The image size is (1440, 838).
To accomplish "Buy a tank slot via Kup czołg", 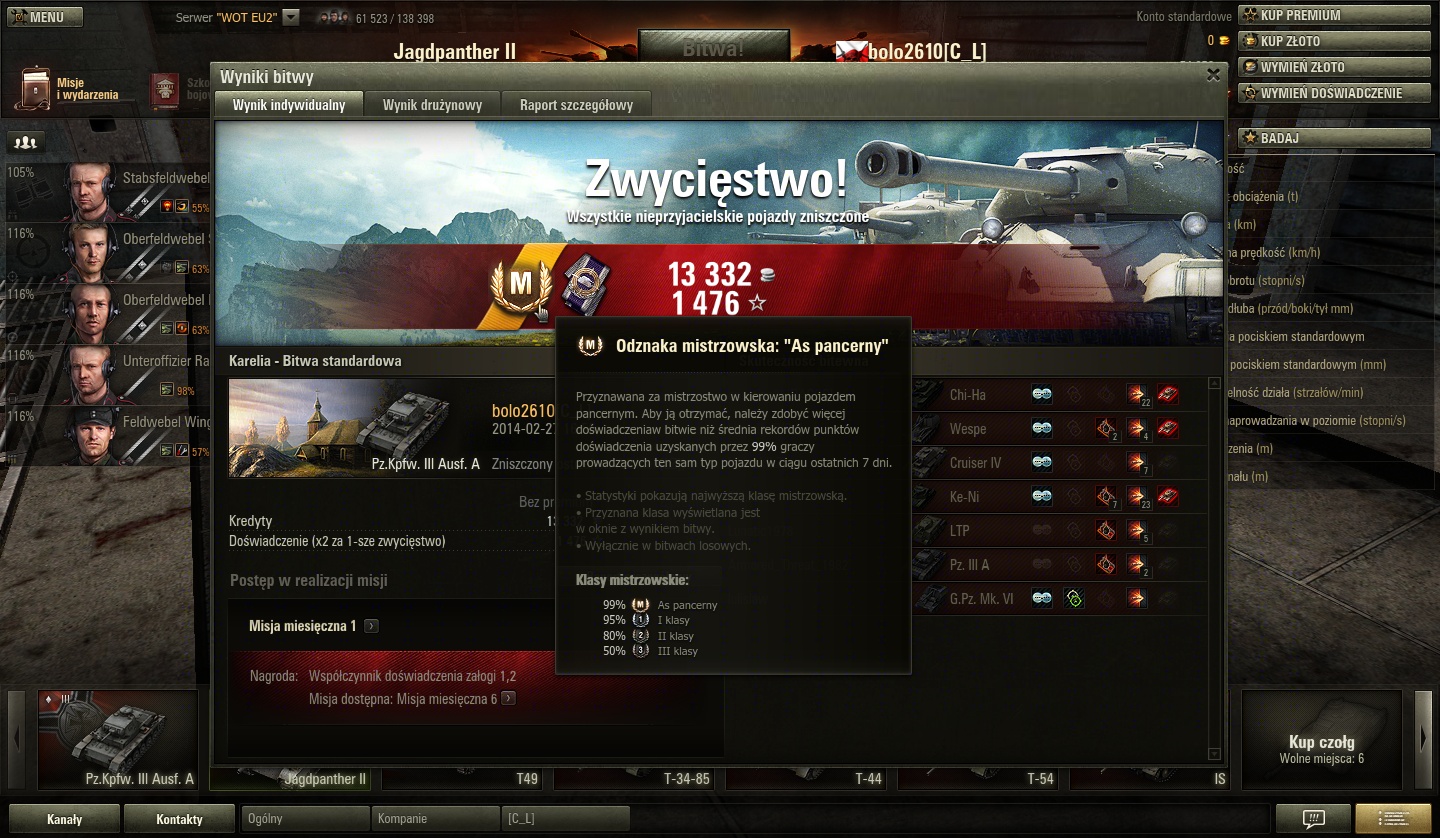I will click(1321, 740).
